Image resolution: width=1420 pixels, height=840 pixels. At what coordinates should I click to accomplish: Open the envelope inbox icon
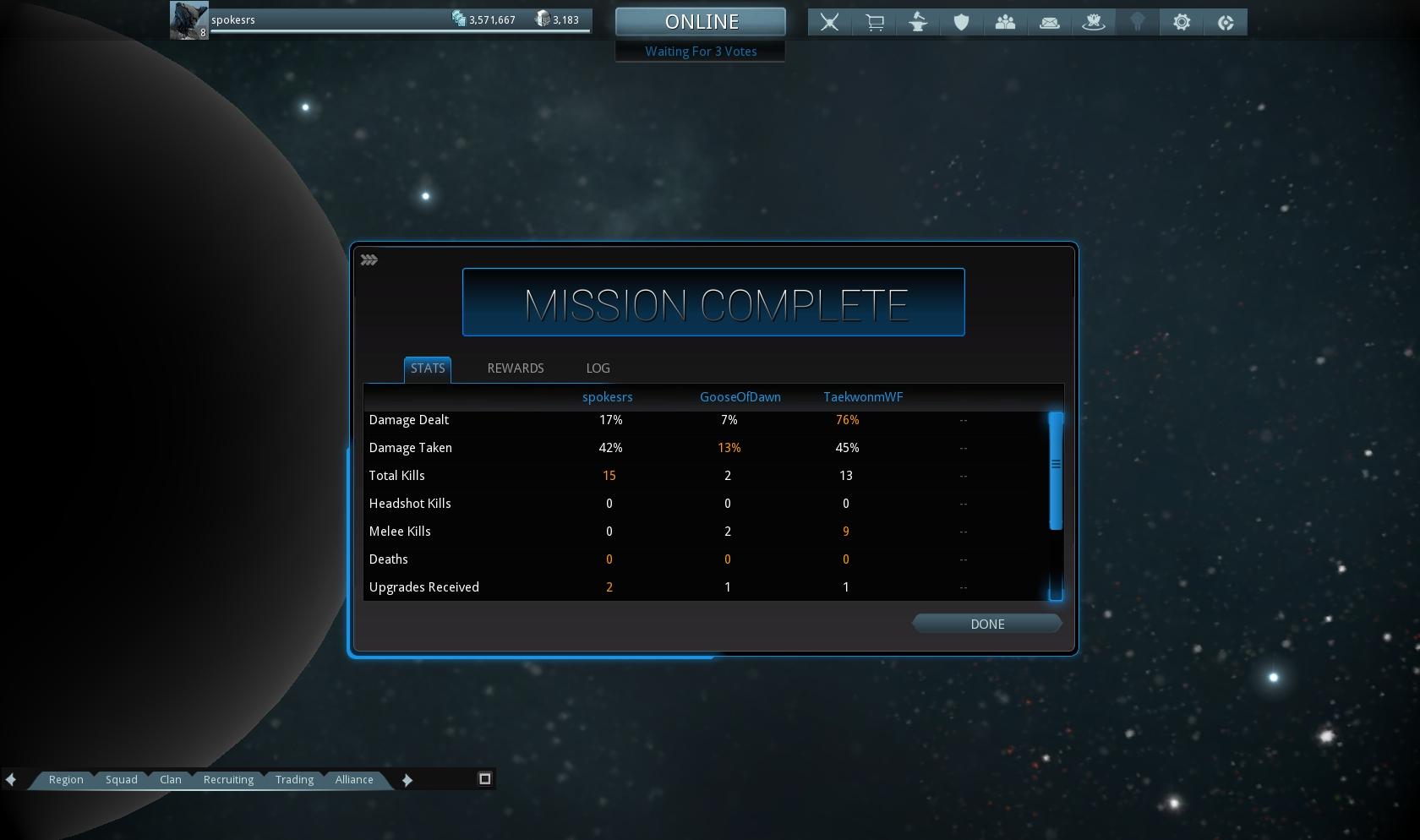pos(1049,23)
